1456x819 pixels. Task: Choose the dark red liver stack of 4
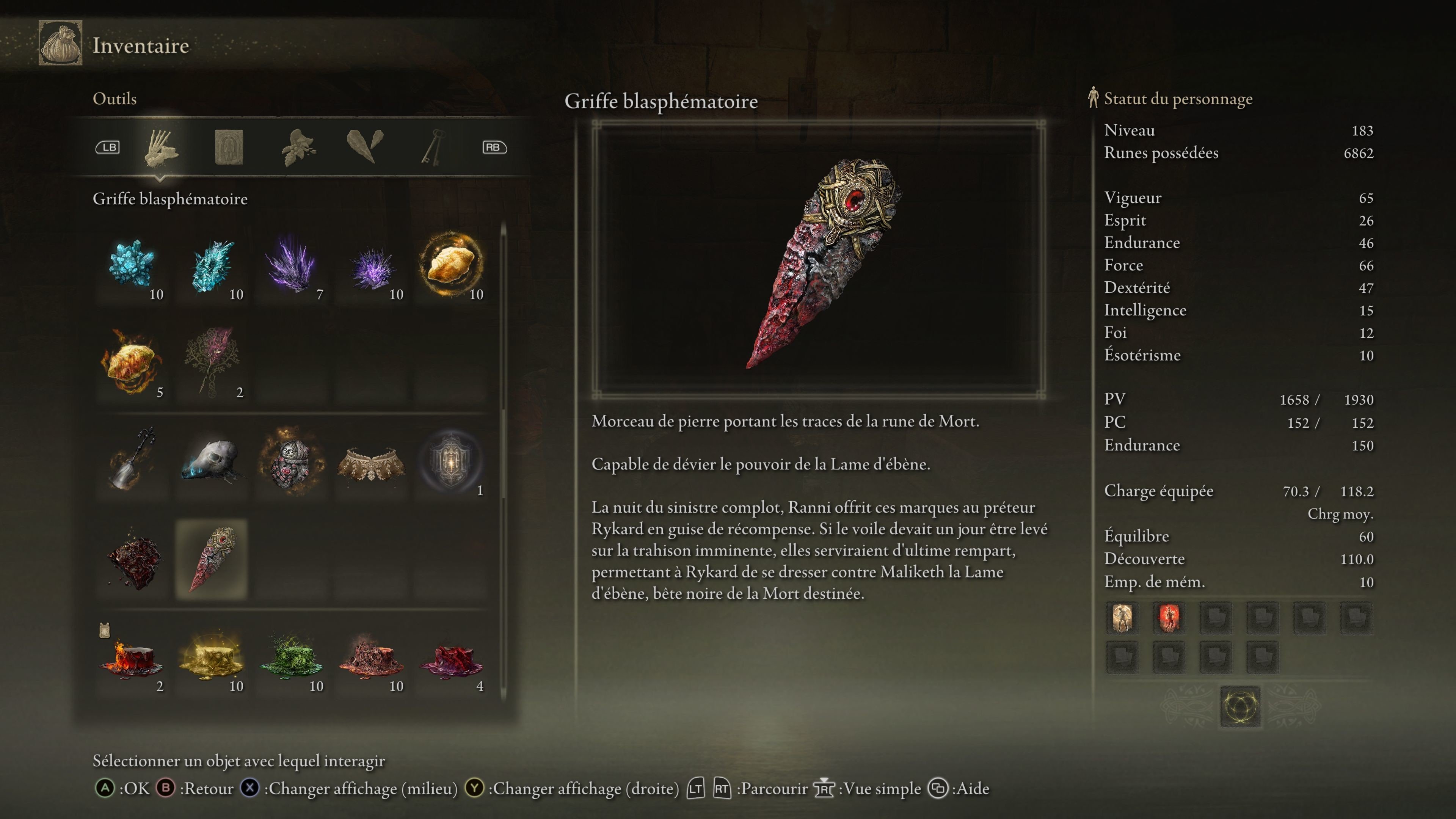[x=451, y=657]
